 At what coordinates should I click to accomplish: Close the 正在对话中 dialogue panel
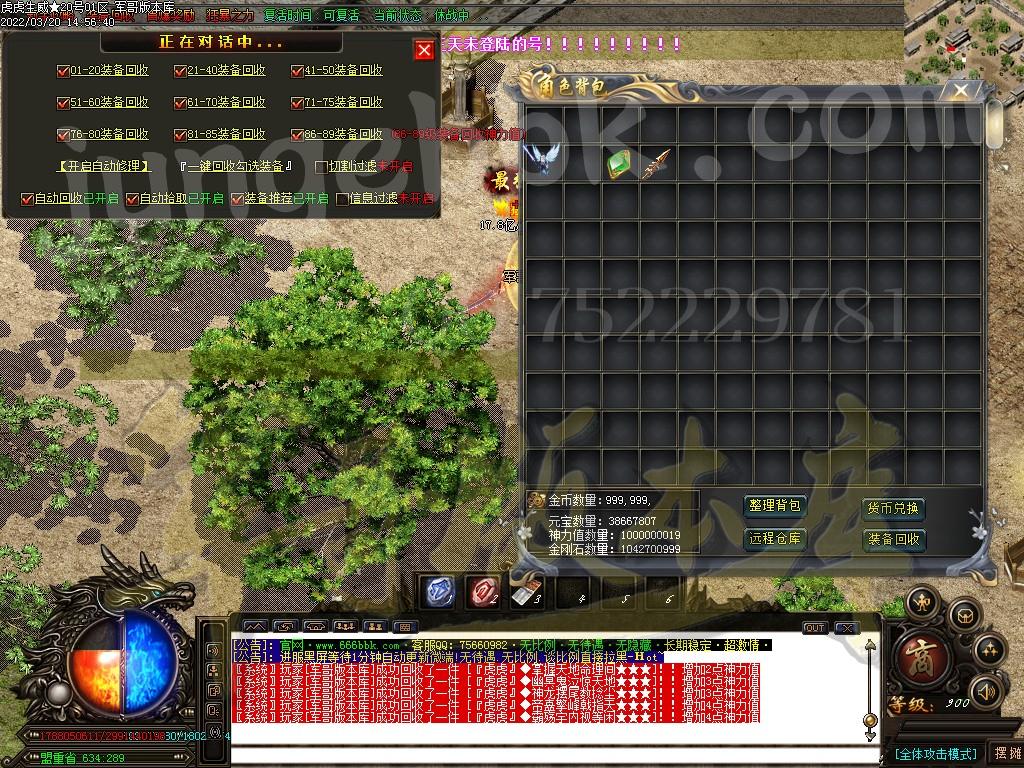(424, 50)
